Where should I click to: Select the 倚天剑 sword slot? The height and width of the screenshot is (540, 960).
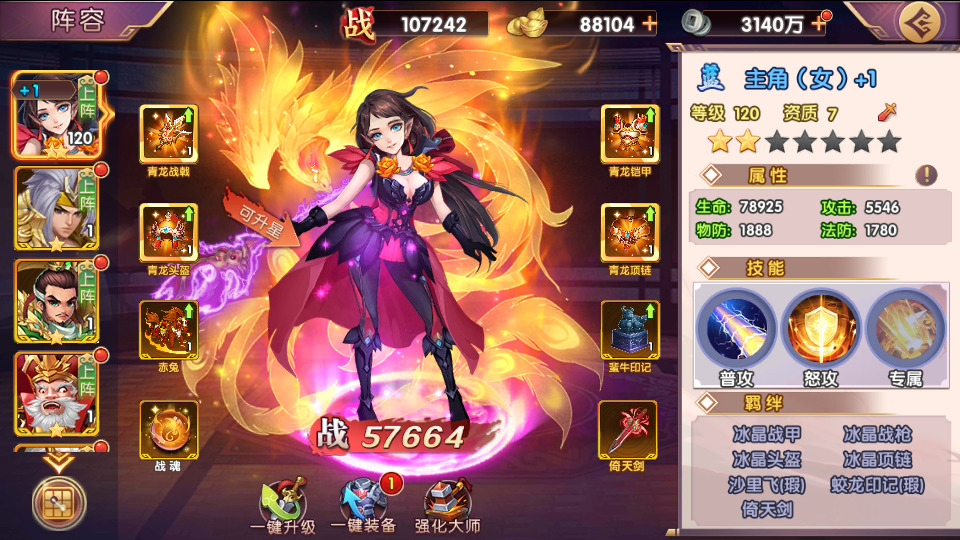629,429
